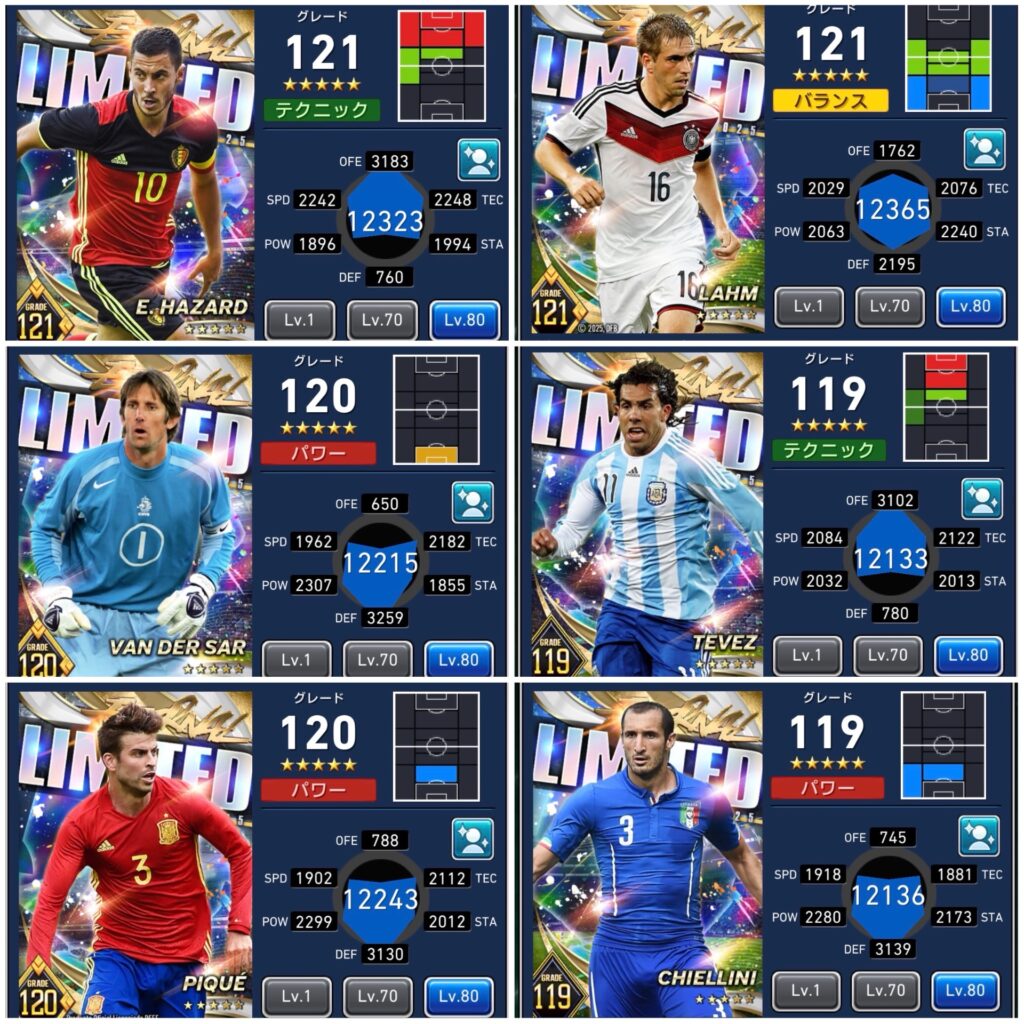Select Lv.1 on Piqué's panel

click(296, 996)
